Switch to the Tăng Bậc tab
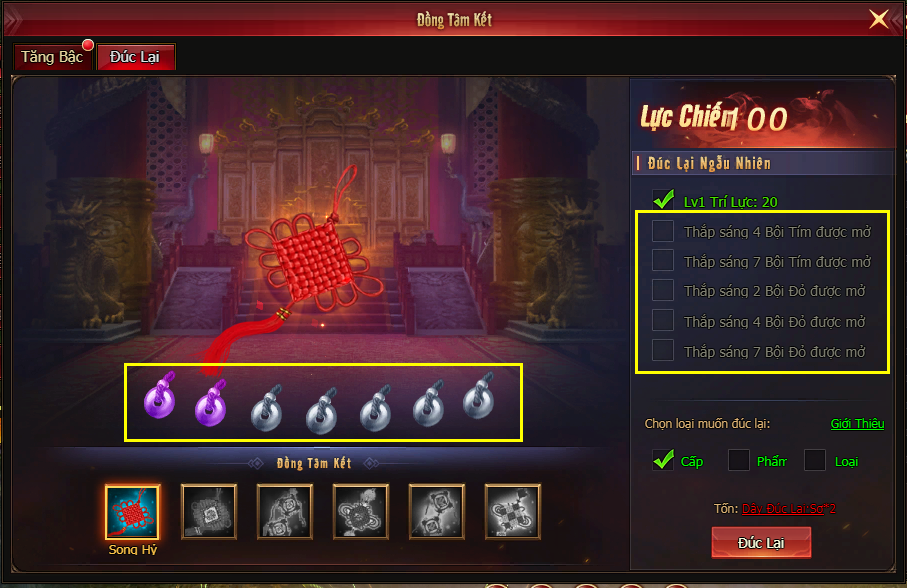This screenshot has width=907, height=588. [x=53, y=57]
